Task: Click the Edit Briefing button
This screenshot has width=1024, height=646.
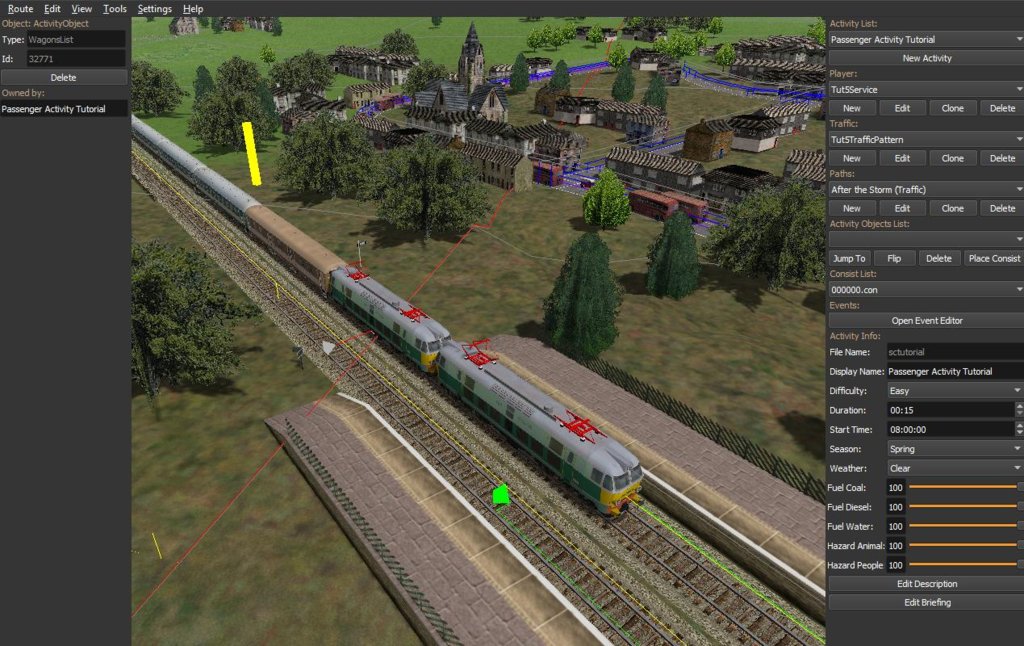Action: (926, 603)
